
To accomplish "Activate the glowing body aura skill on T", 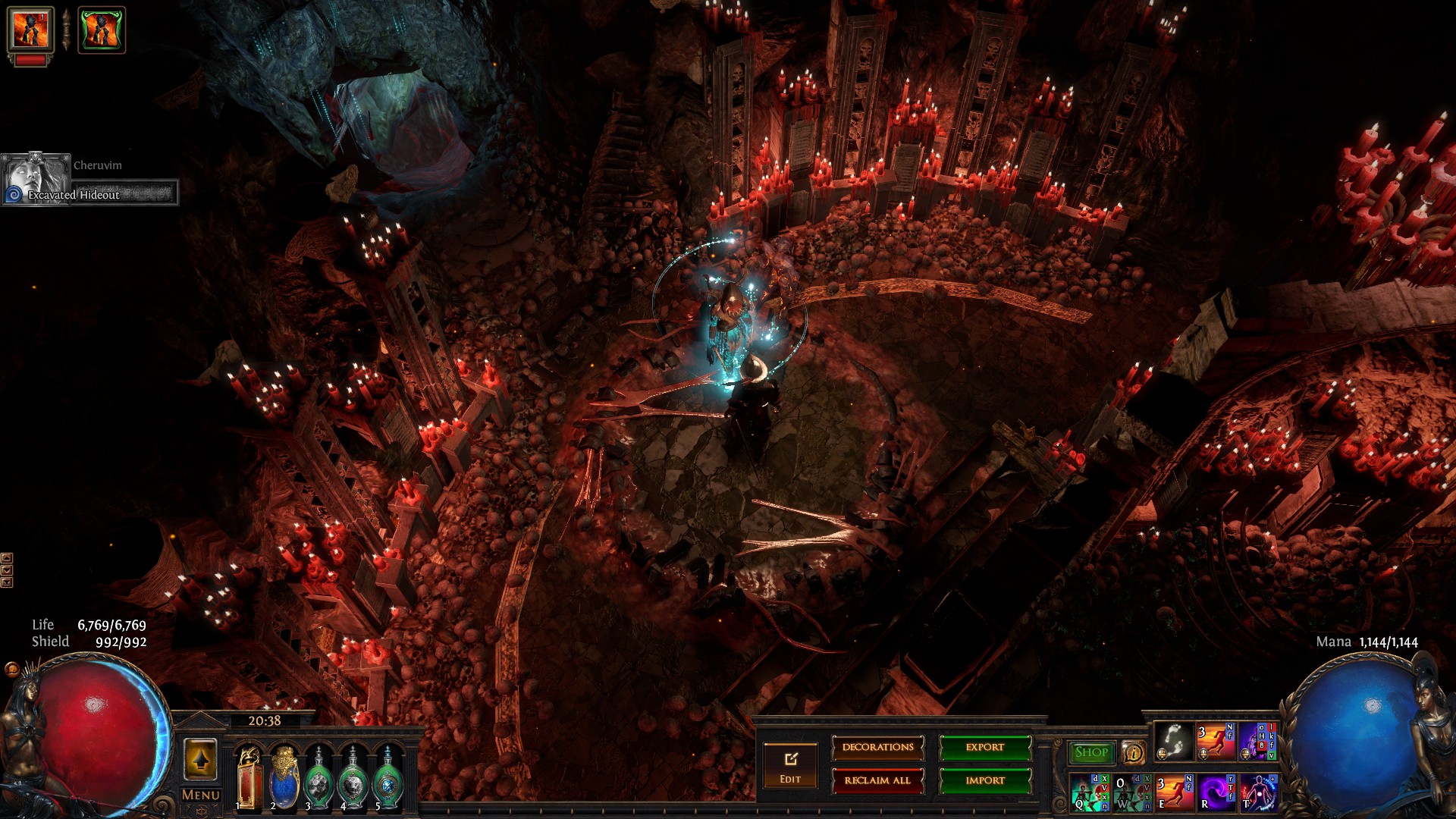I will (x=1258, y=792).
